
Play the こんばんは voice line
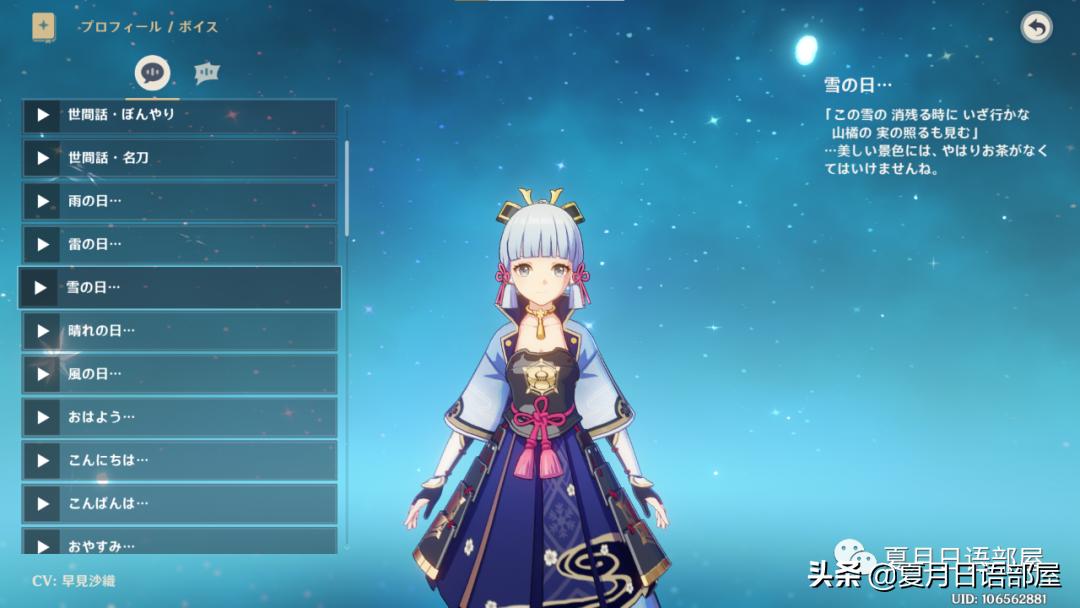(x=42, y=503)
